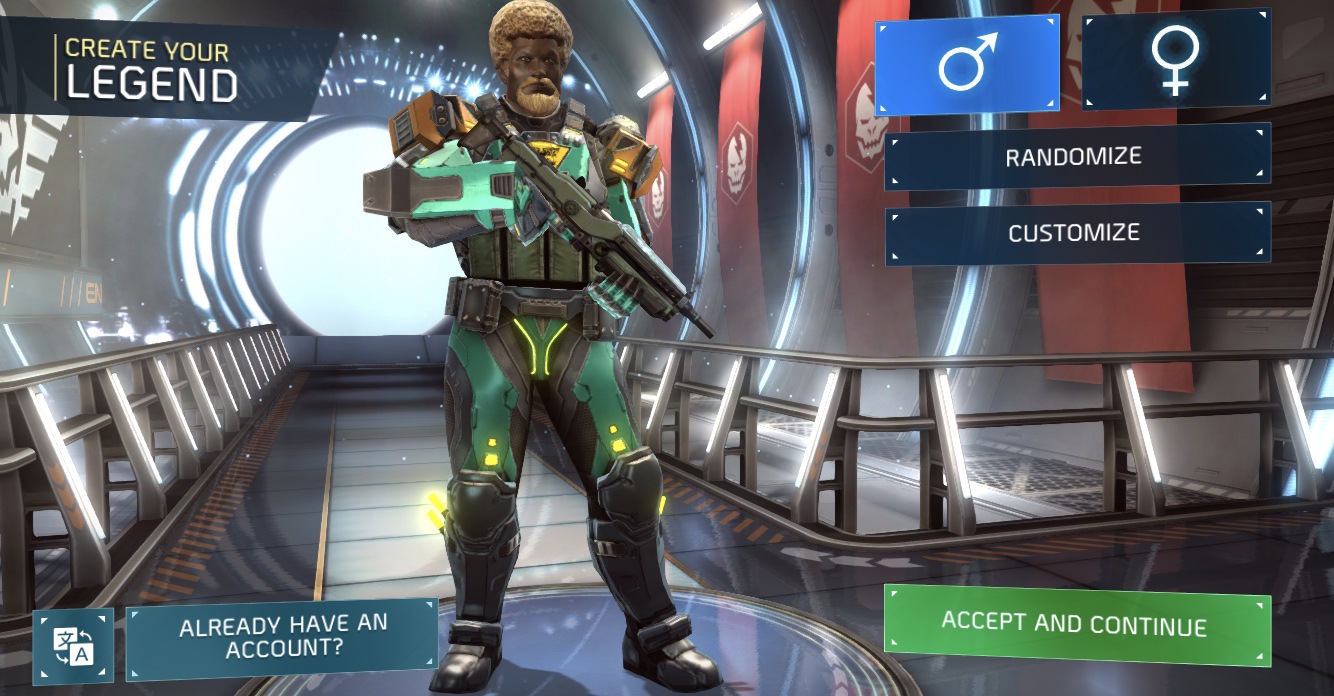The height and width of the screenshot is (696, 1334).
Task: Randomize the character appearance
Action: [1077, 157]
